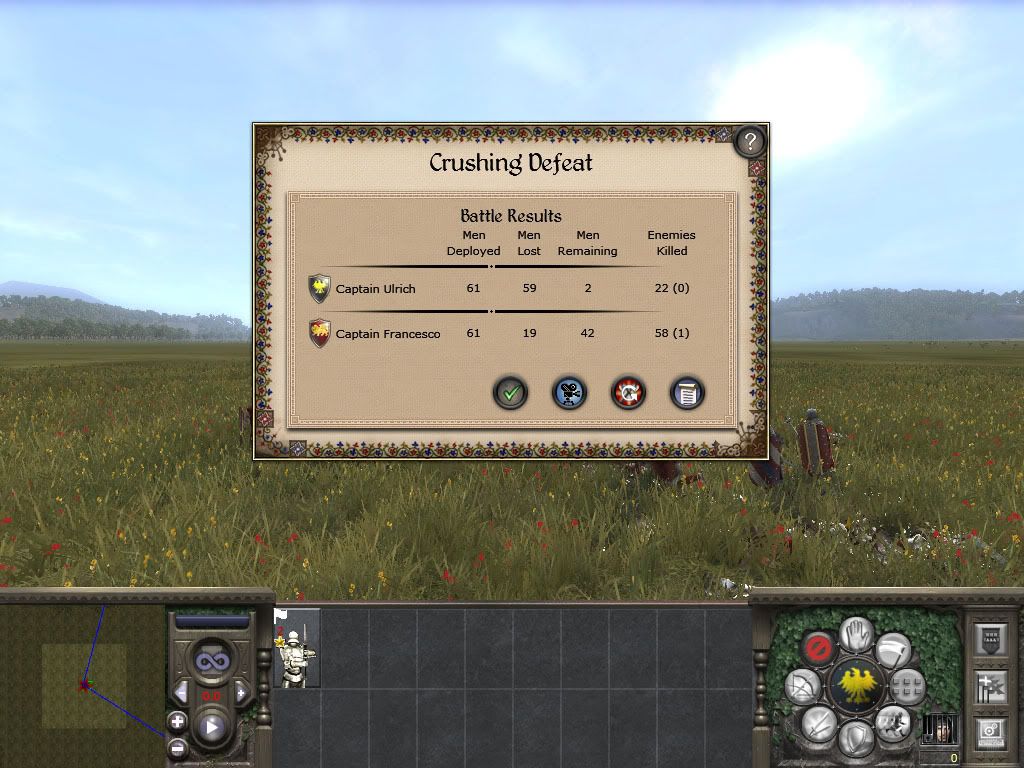
Task: Toggle fire at will bow icon
Action: pyautogui.click(x=803, y=686)
